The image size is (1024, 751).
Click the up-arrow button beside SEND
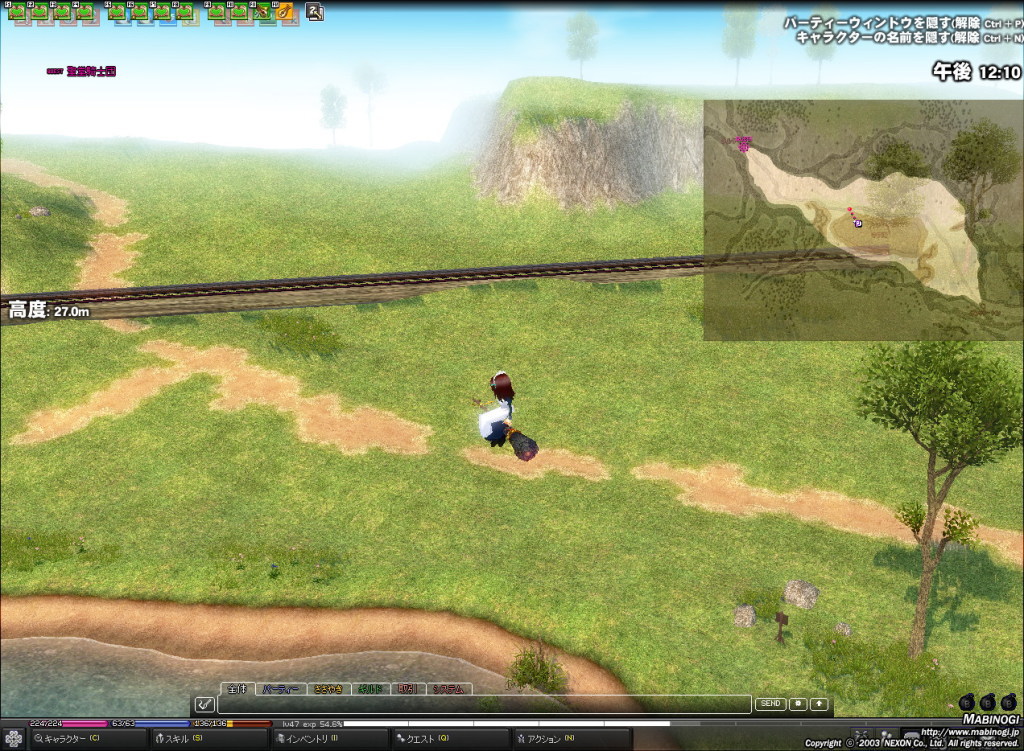[x=819, y=704]
